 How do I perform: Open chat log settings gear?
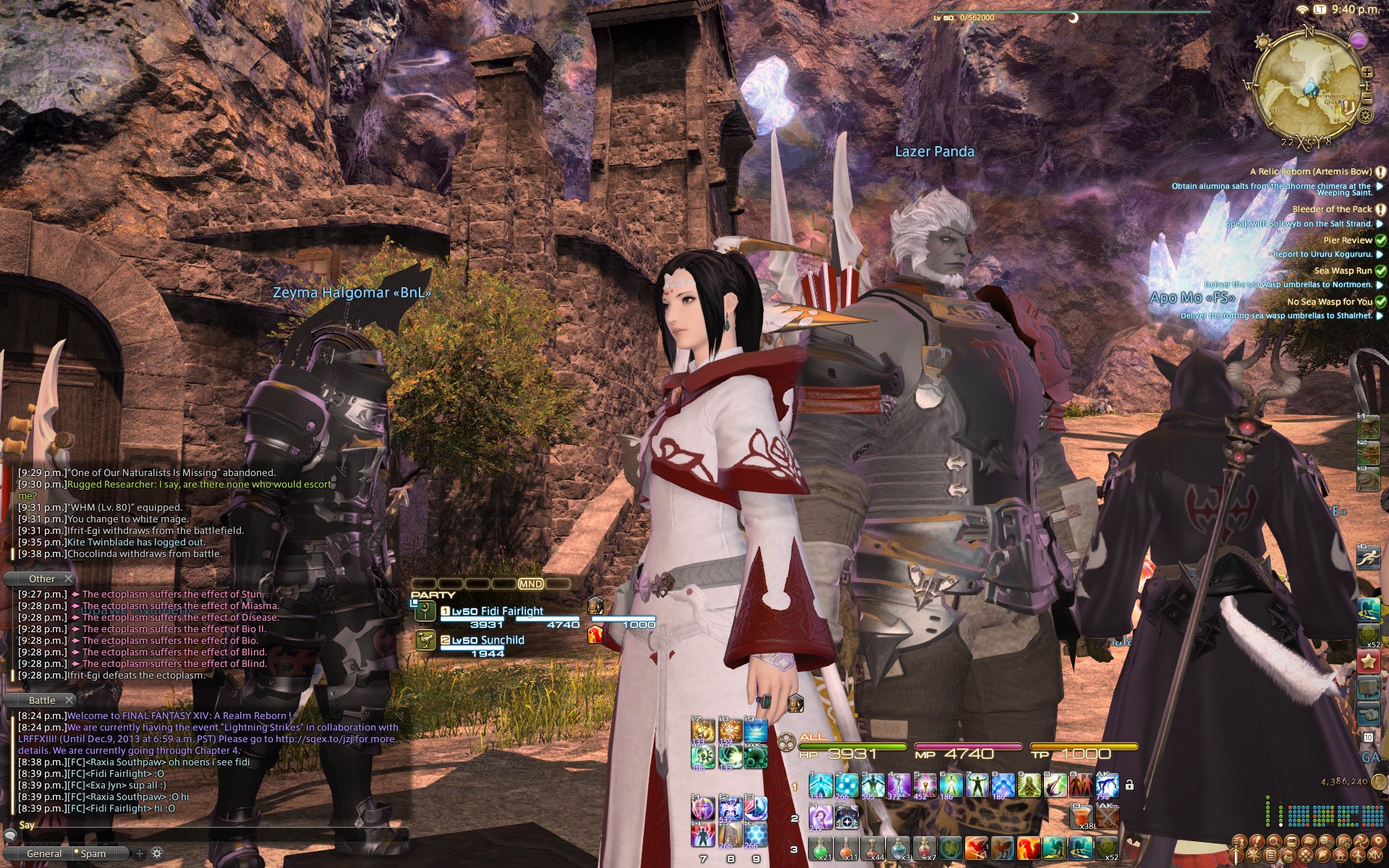pos(156,854)
